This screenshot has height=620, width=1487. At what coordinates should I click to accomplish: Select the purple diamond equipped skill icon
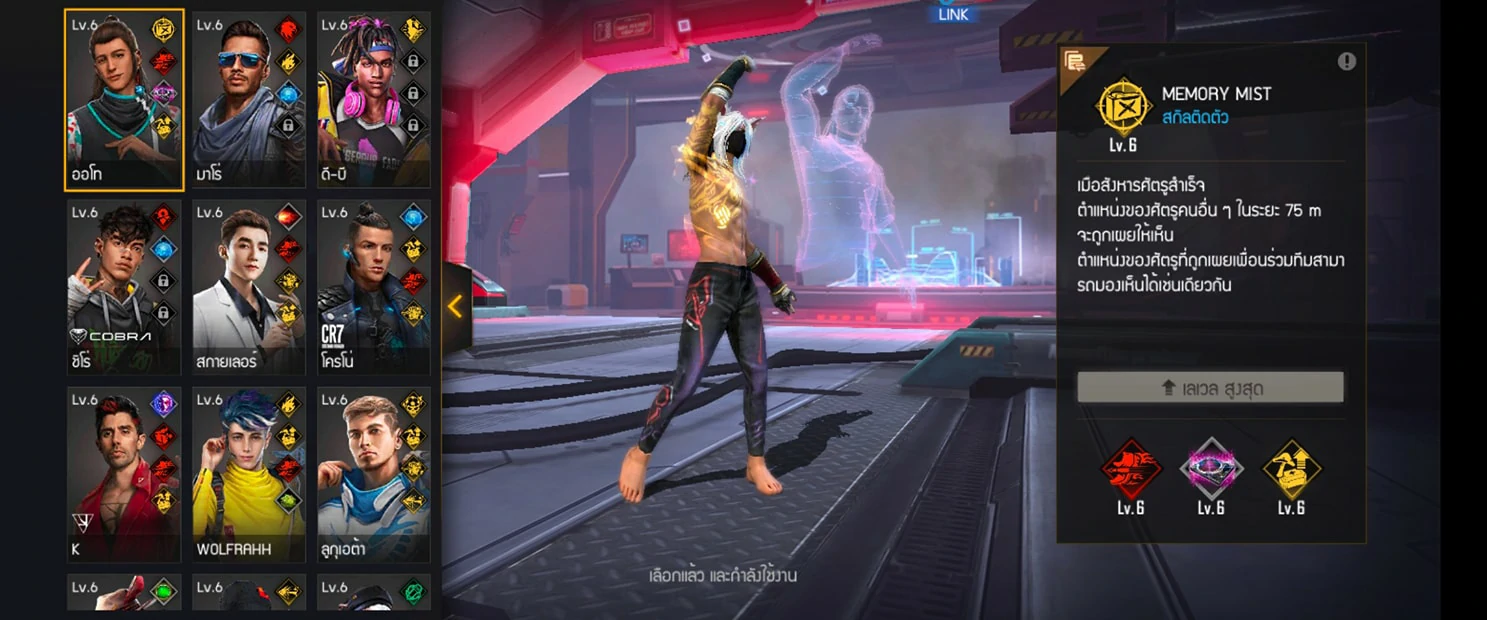coord(1211,468)
